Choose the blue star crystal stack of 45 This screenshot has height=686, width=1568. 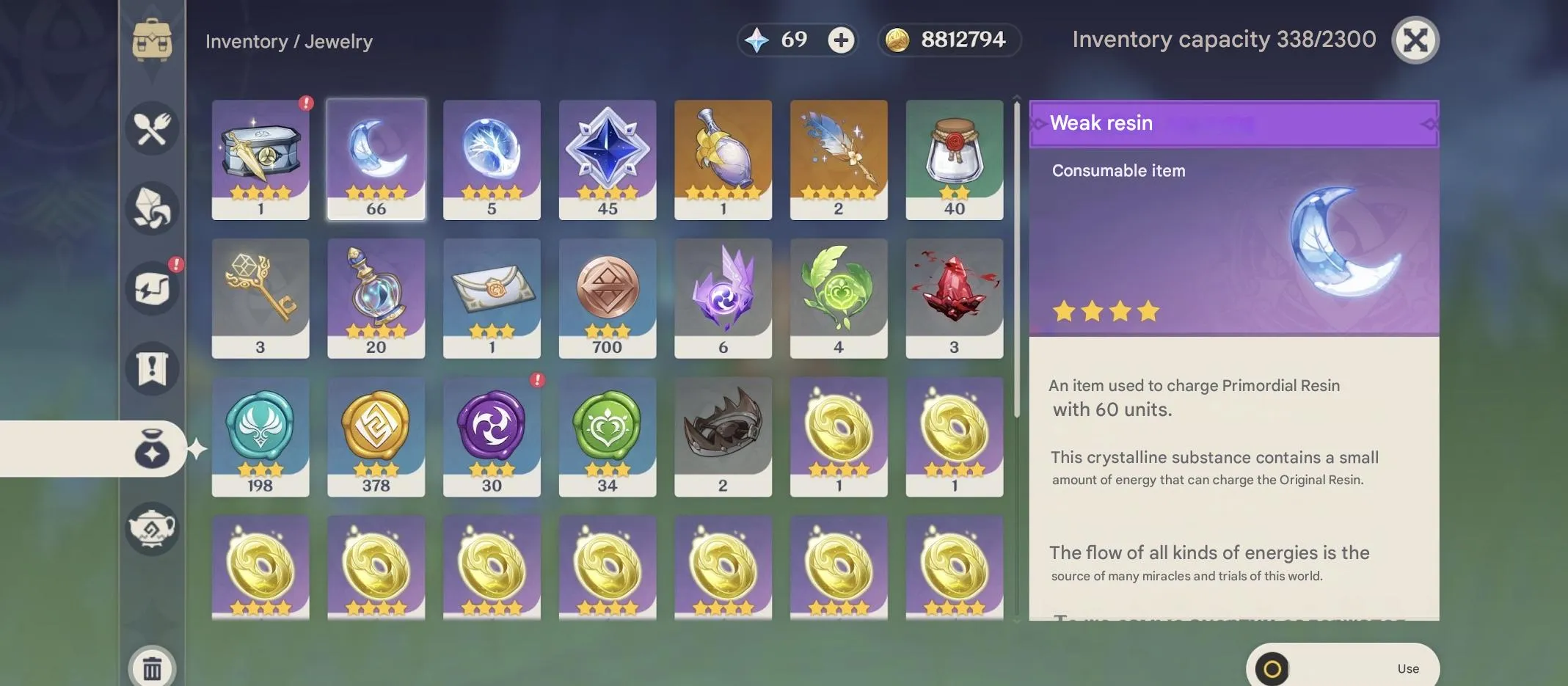point(607,159)
